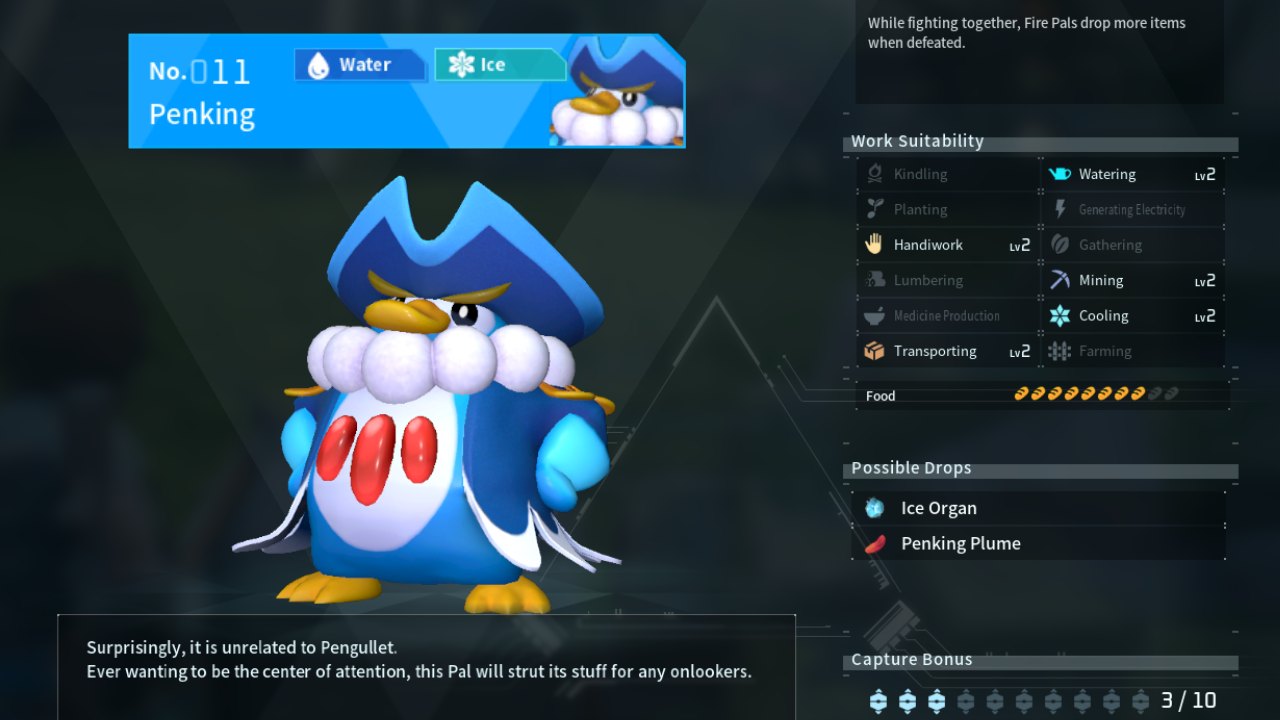Viewport: 1280px width, 720px height.
Task: Toggle the Ice element type badge
Action: 500,64
